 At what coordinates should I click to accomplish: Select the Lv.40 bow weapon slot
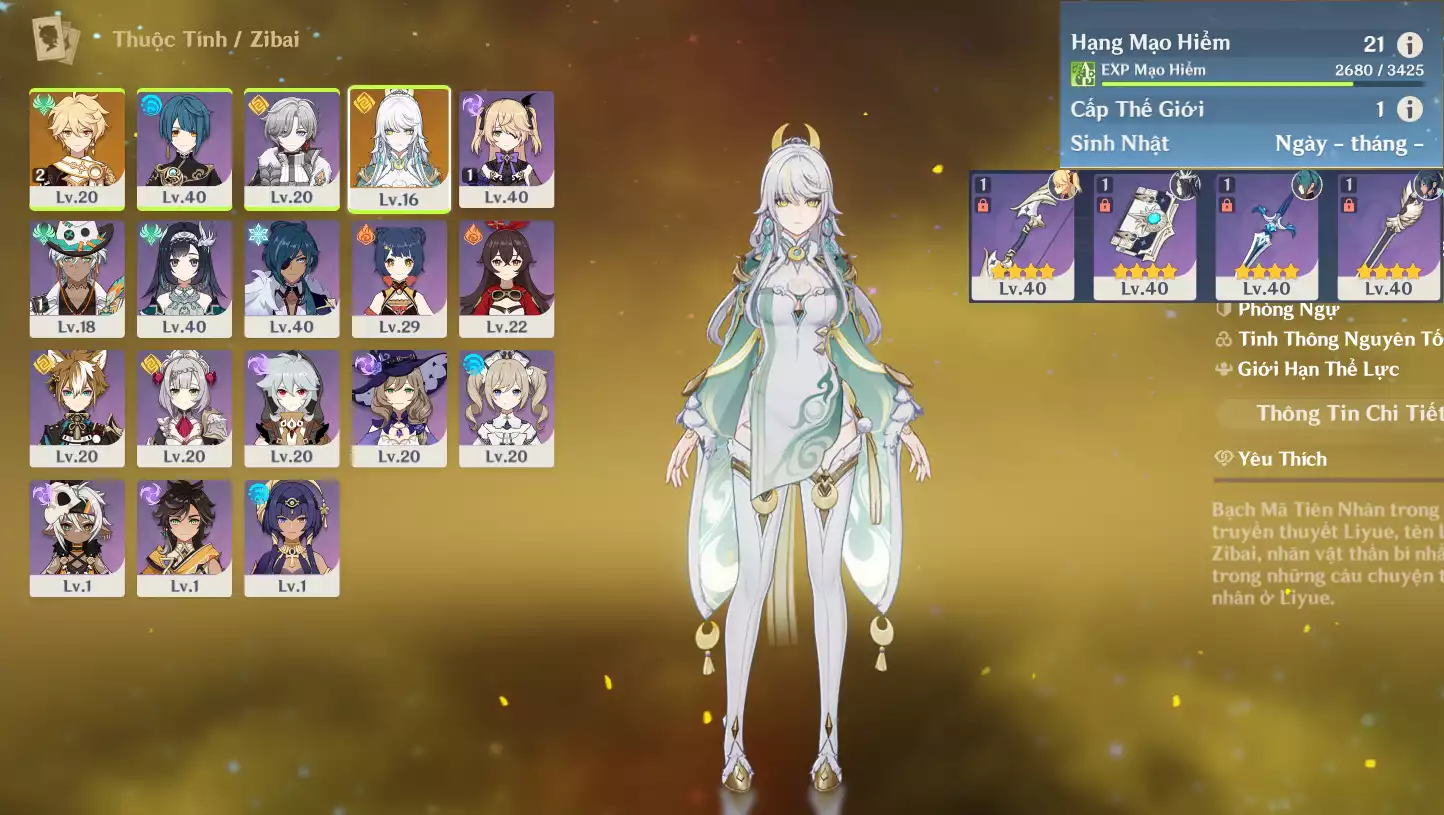point(1022,236)
